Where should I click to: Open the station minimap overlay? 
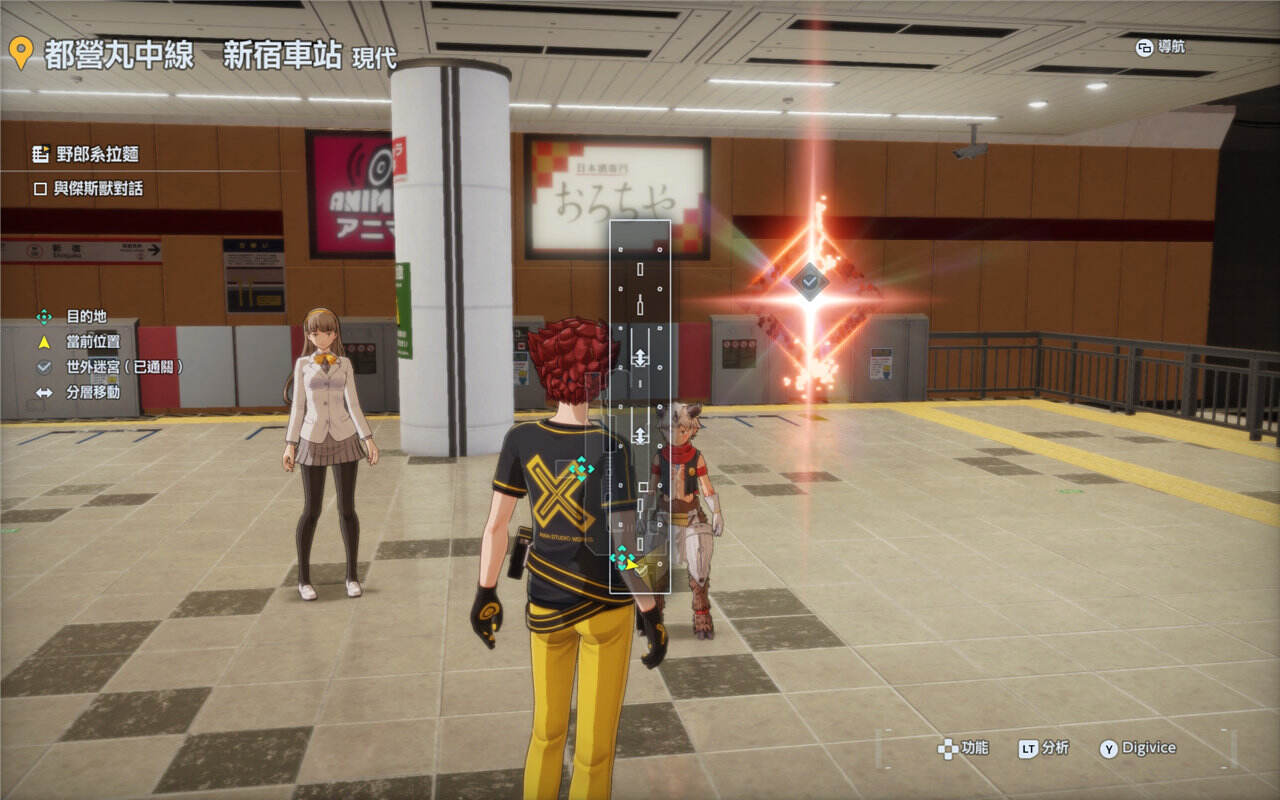point(640,406)
